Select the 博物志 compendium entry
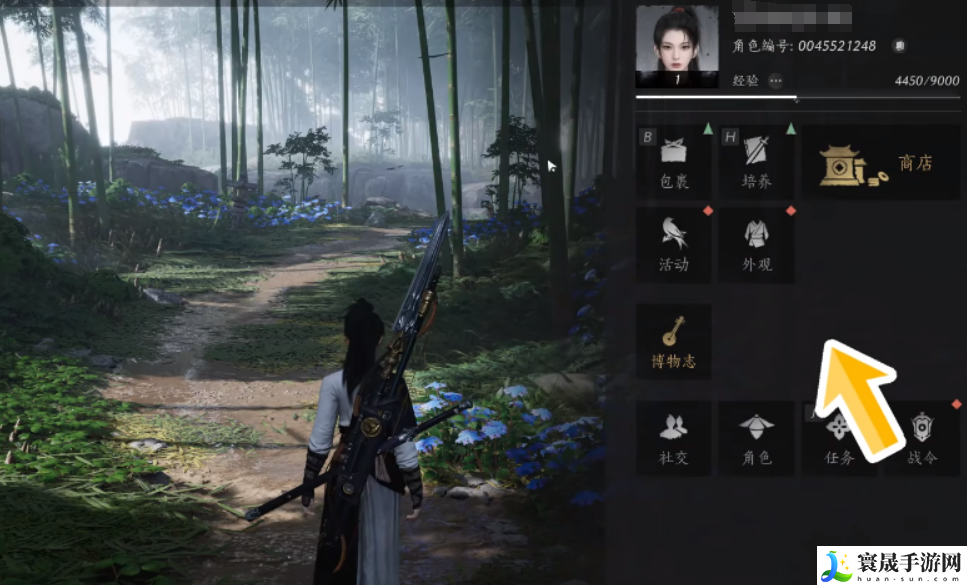The height and width of the screenshot is (585, 967). (x=674, y=341)
